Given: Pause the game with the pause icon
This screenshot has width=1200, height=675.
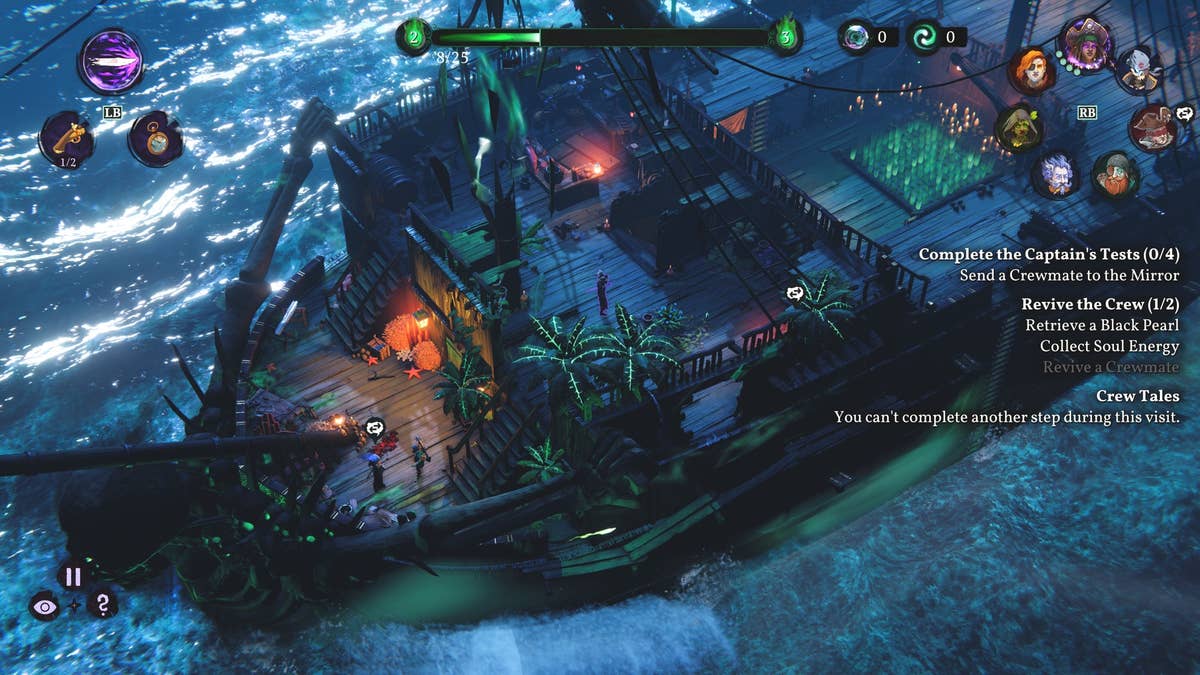Looking at the screenshot, I should (72, 576).
